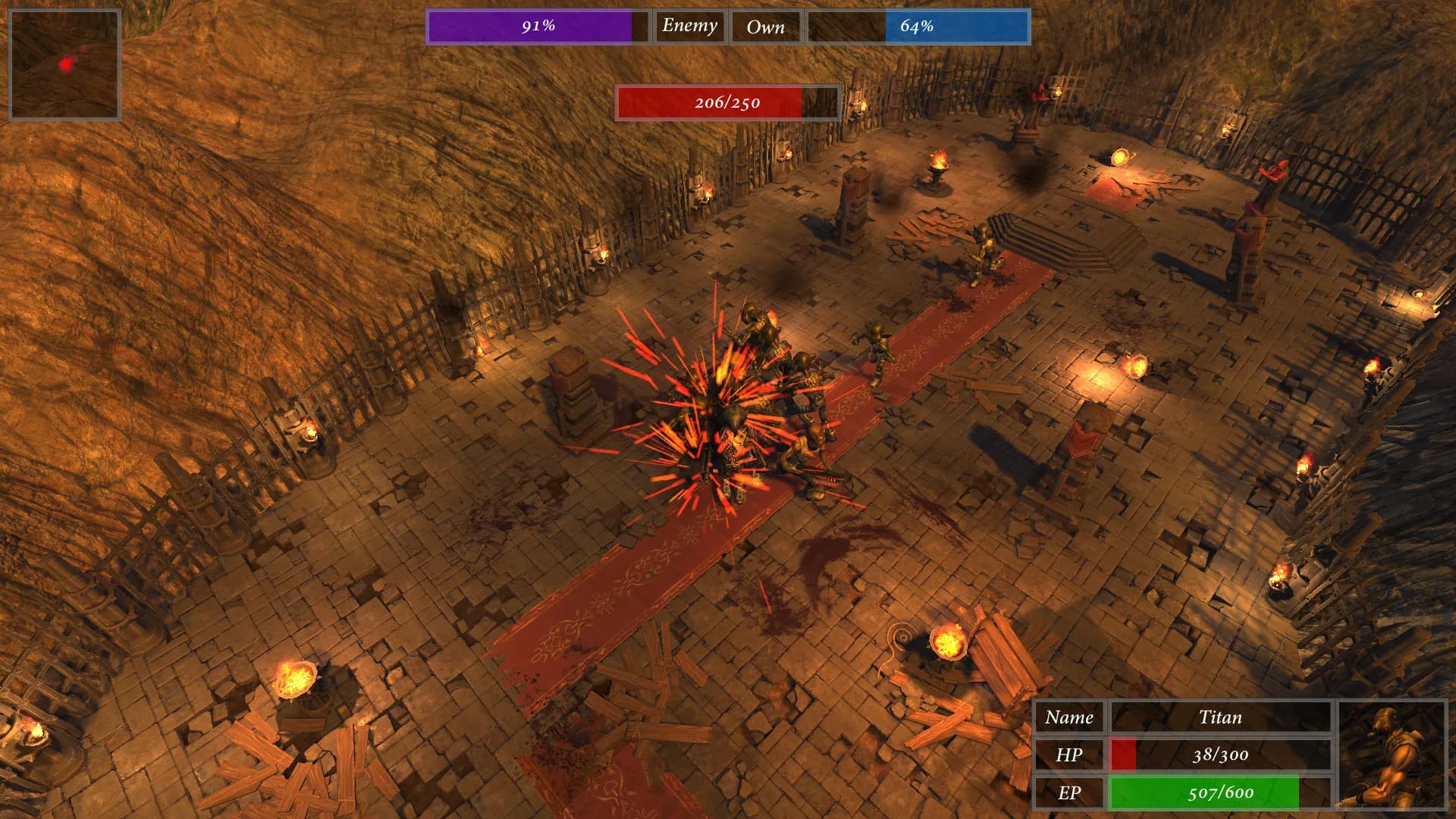Click the Own label in the top bar

766,26
